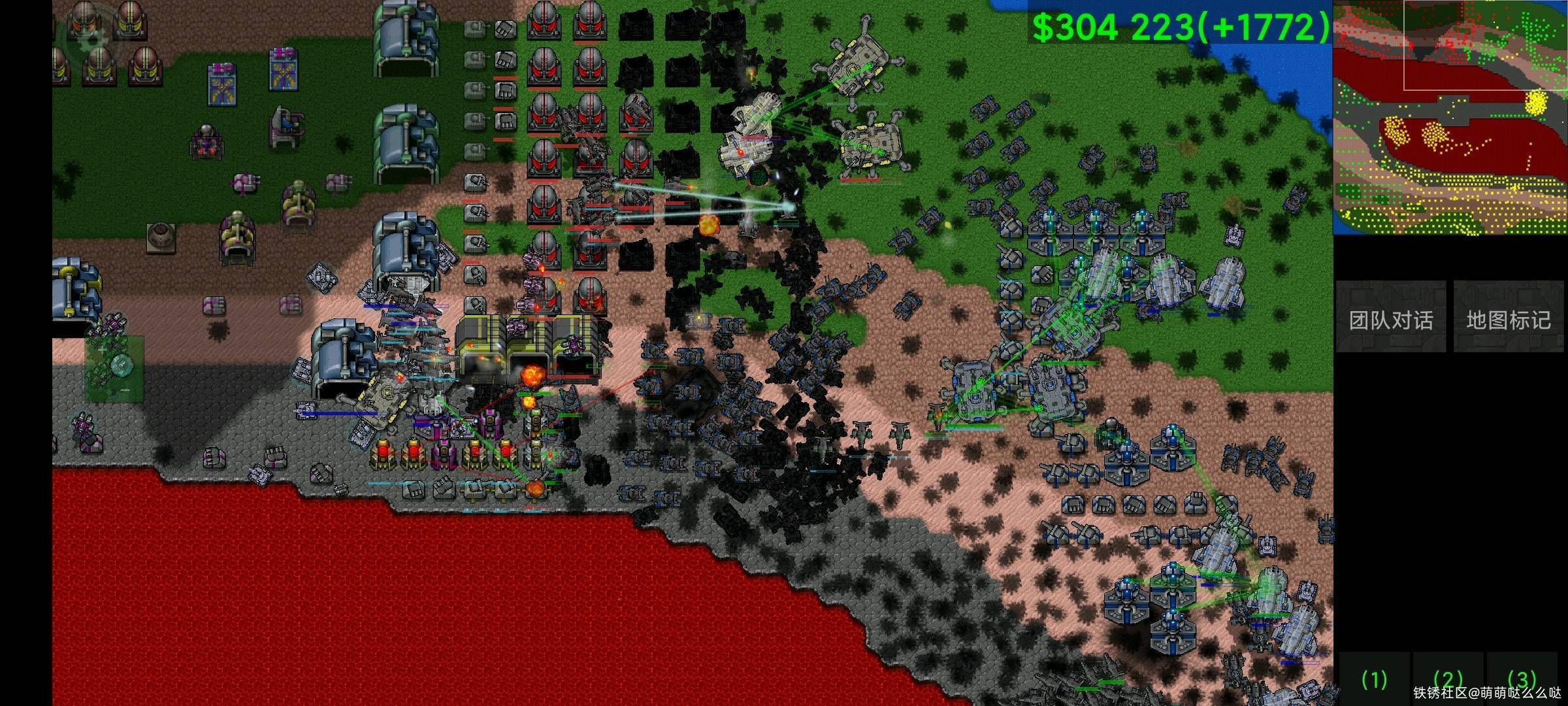The width and height of the screenshot is (1568, 706).
Task: Select control group (1)
Action: click(x=1375, y=680)
